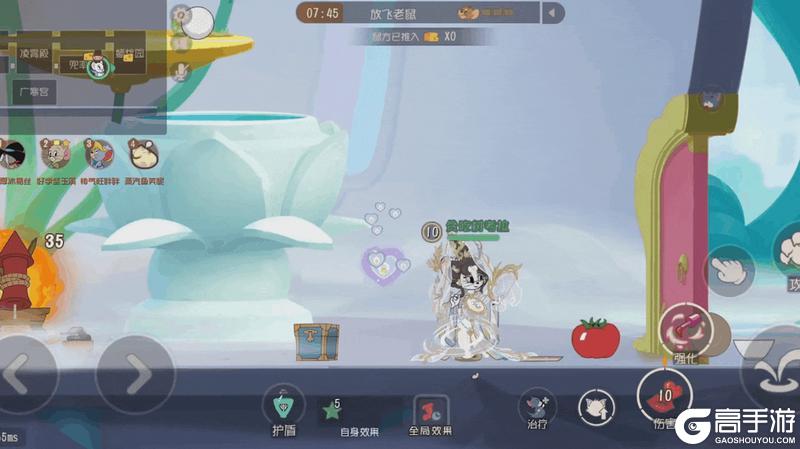The height and width of the screenshot is (449, 800).
Task: Click the 护盾 shield icon
Action: tap(284, 406)
